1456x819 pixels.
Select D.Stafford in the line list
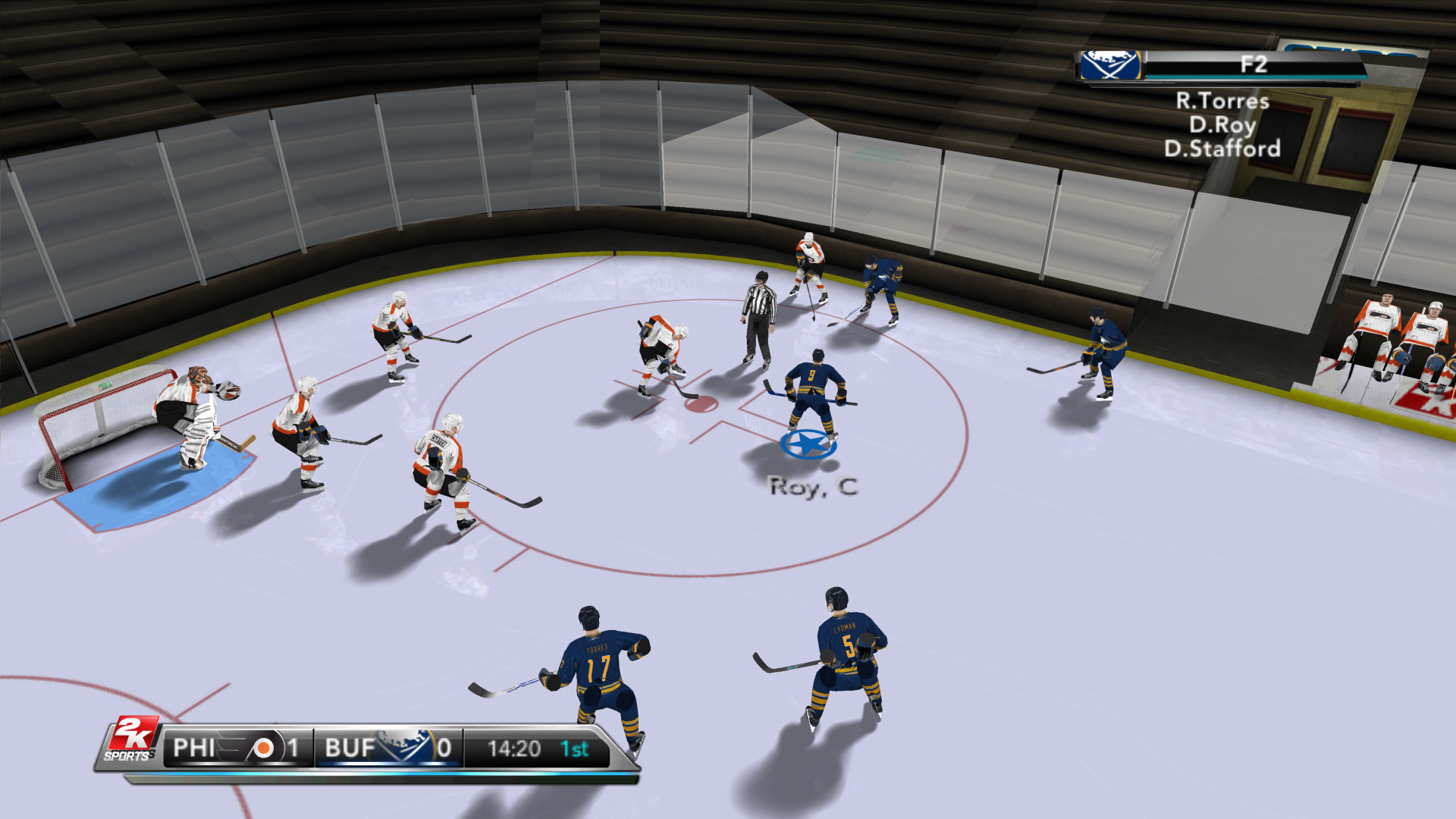(1222, 149)
